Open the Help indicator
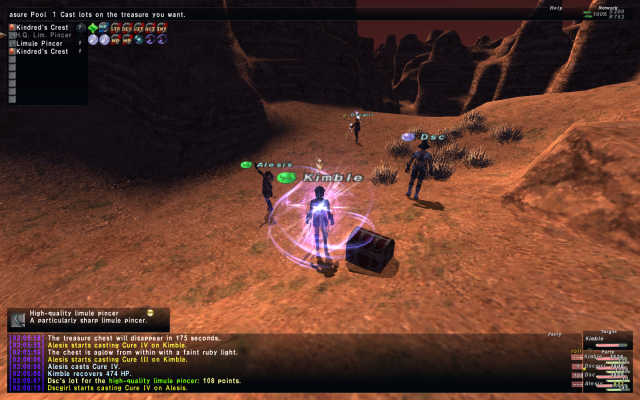 555,8
